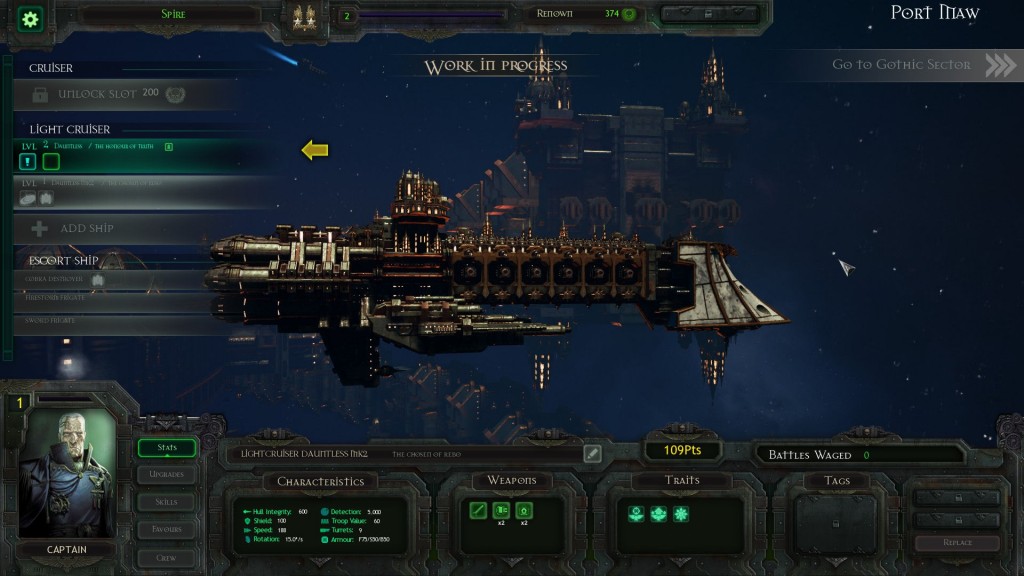Screen dimensions: 1024x576
Task: Click the pencil icon to rename ship
Action: tap(592, 454)
